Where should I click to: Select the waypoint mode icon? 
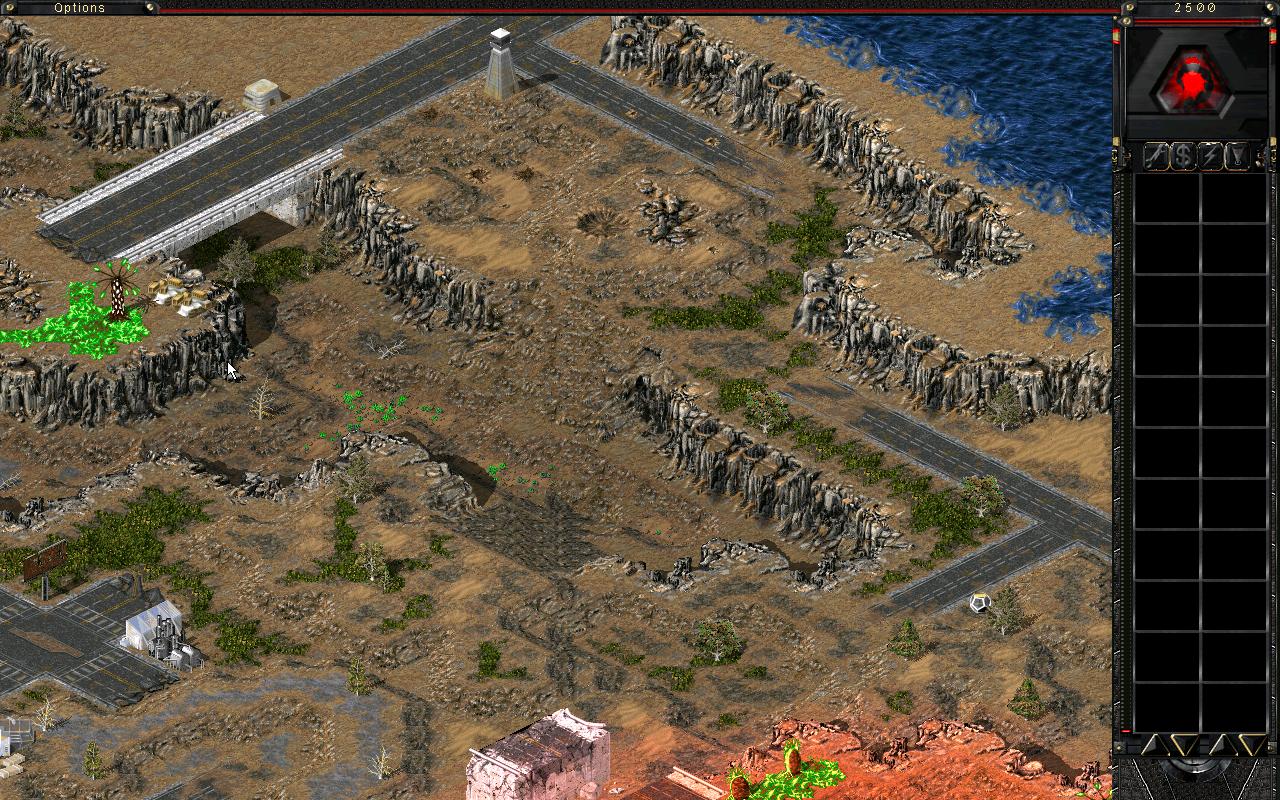pyautogui.click(x=1237, y=155)
